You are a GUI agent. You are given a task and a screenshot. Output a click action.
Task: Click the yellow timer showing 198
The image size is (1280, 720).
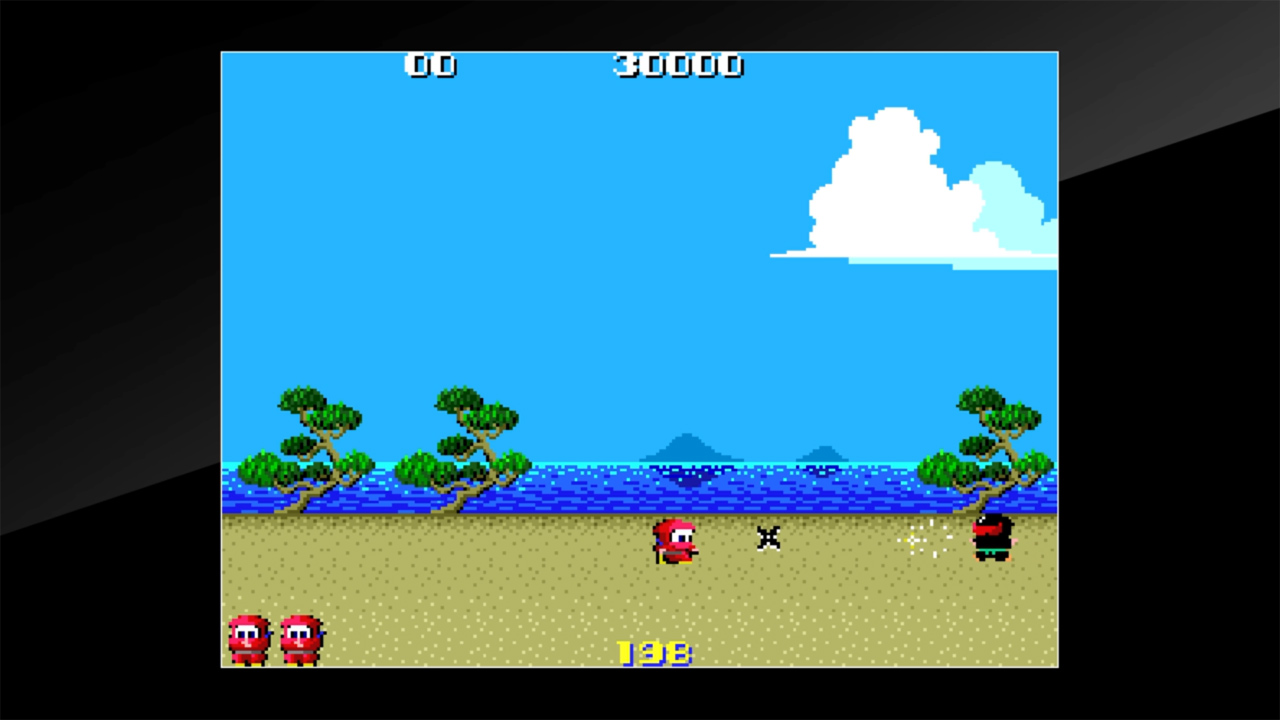[x=655, y=652]
